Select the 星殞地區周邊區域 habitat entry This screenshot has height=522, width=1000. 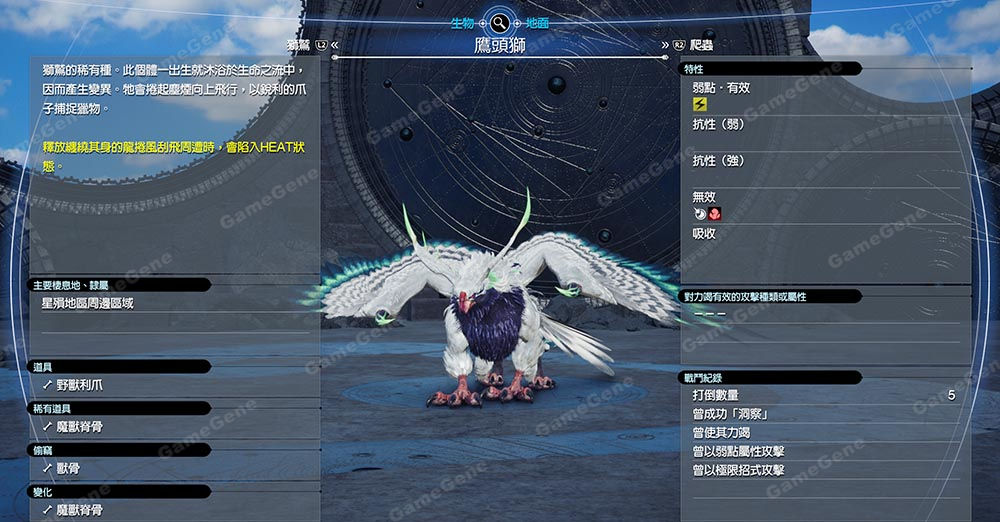tap(88, 303)
